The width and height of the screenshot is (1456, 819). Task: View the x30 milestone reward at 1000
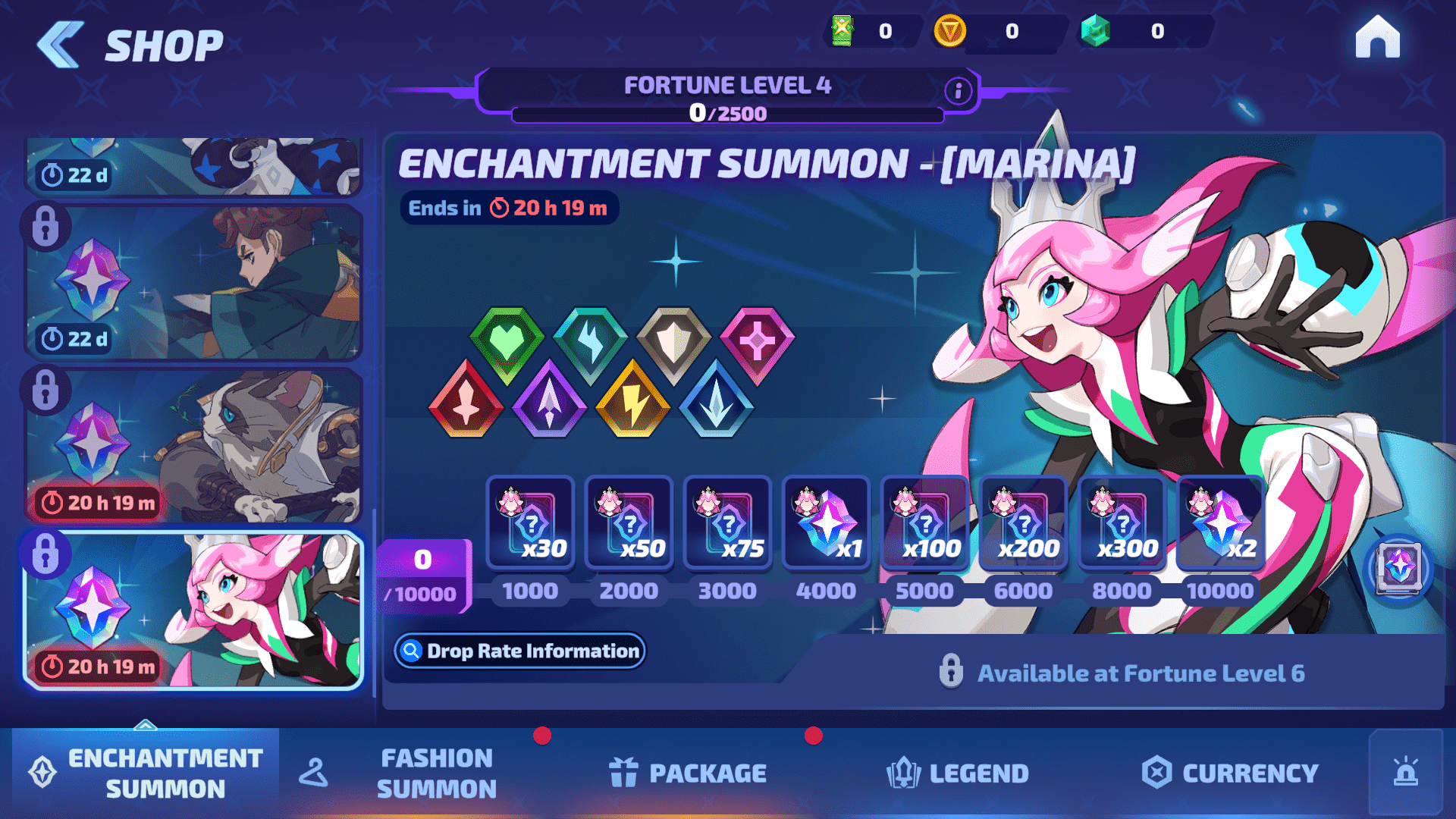click(530, 523)
